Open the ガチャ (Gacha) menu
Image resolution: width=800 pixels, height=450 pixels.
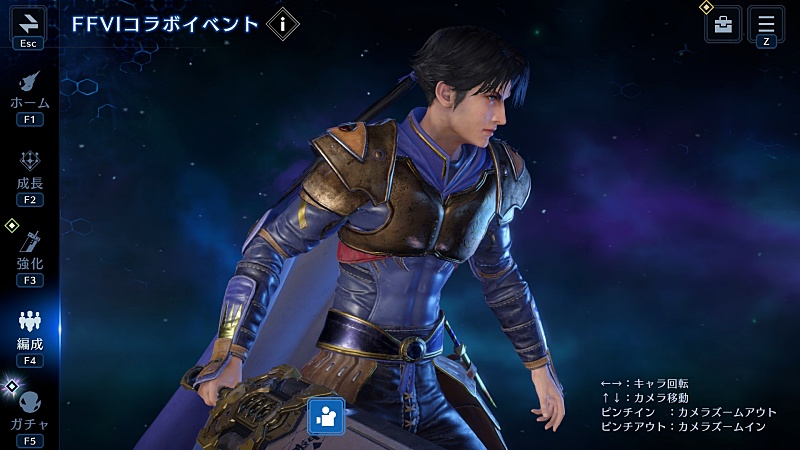click(x=29, y=410)
